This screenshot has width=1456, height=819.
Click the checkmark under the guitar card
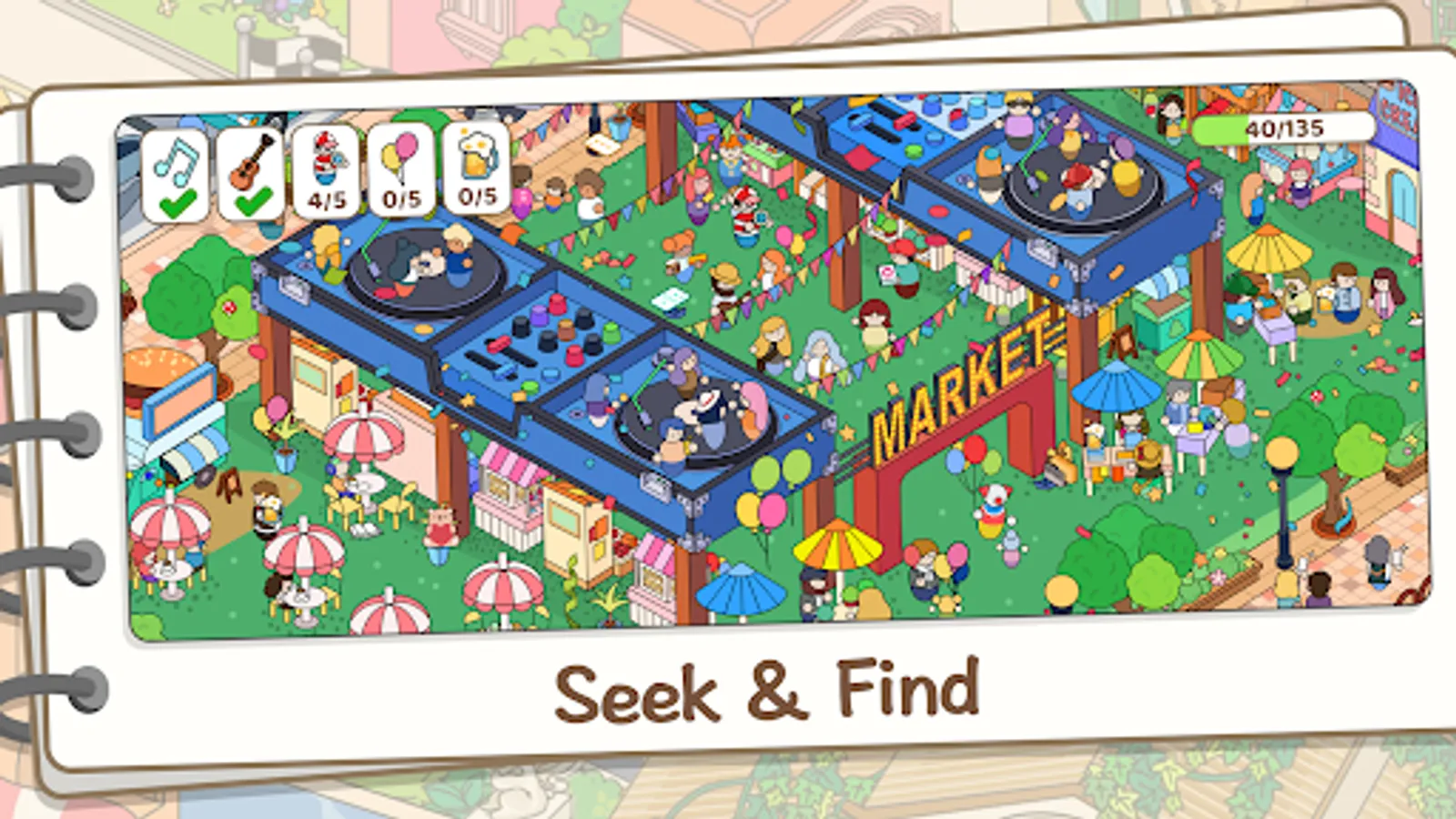(252, 200)
